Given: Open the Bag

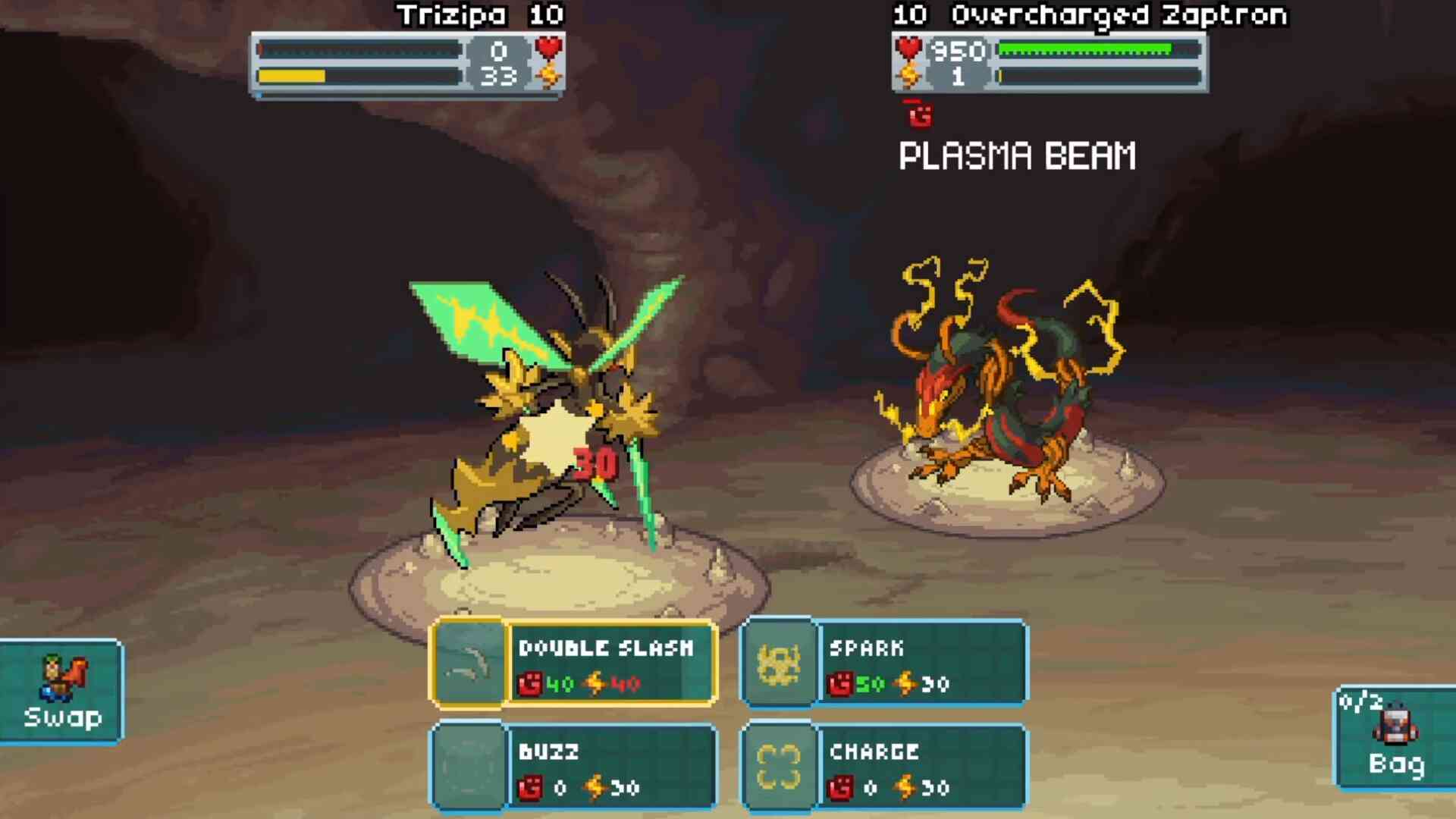Looking at the screenshot, I should pos(1395,738).
